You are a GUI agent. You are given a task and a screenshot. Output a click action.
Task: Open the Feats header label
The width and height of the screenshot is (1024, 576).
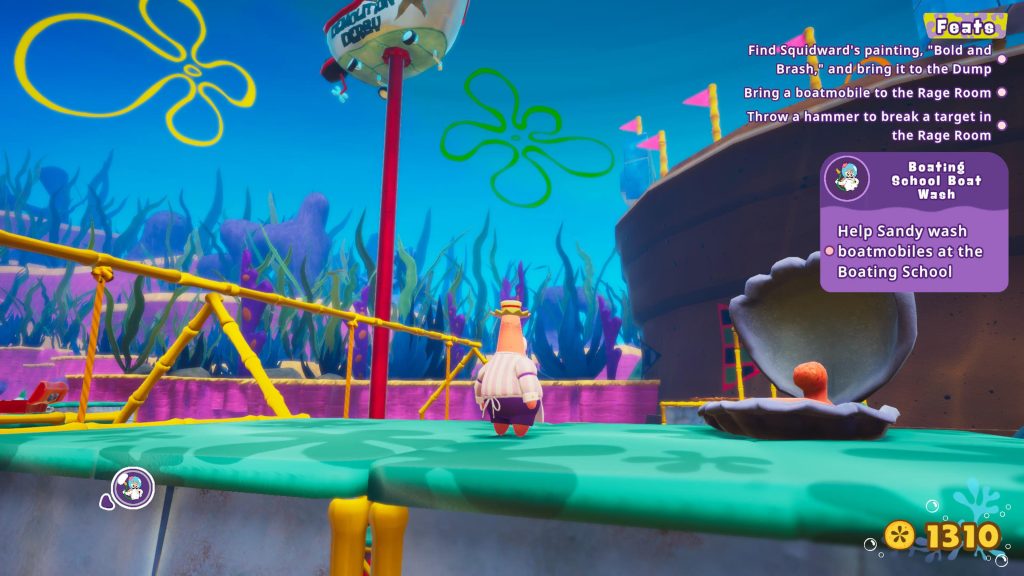click(x=964, y=27)
